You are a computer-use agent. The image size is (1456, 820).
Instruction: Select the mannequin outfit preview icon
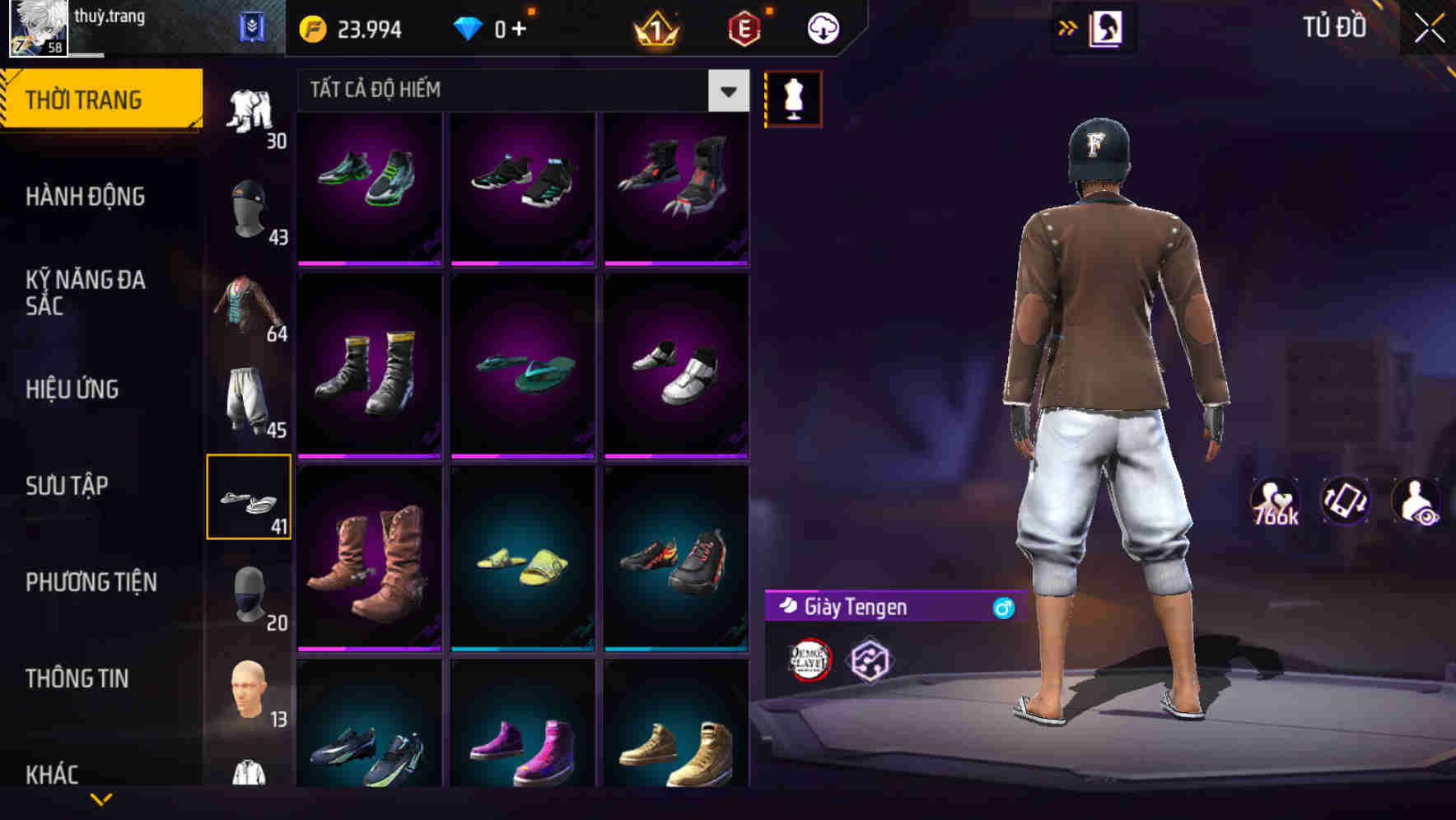(x=793, y=97)
